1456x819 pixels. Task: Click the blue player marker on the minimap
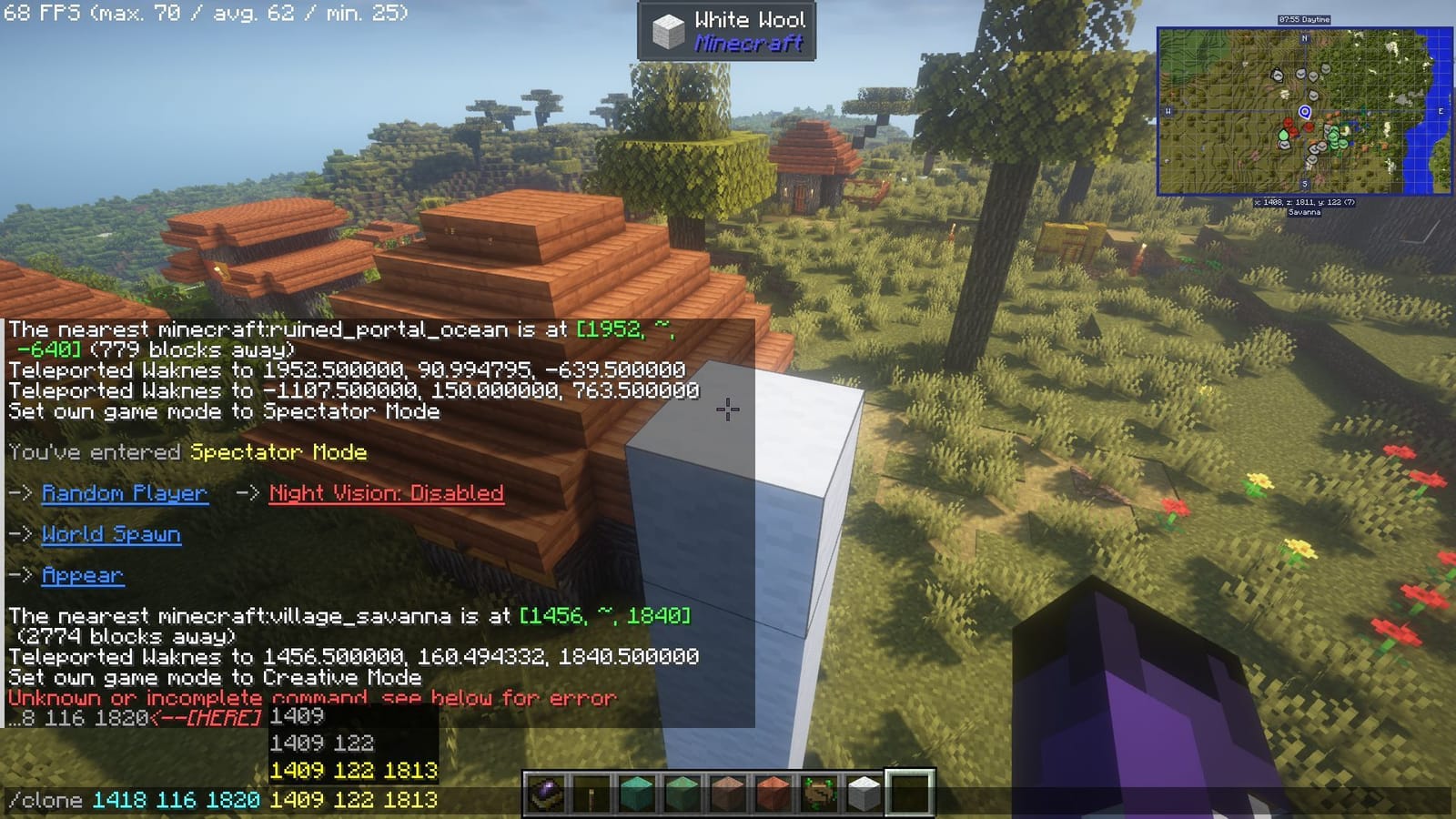pyautogui.click(x=1304, y=112)
